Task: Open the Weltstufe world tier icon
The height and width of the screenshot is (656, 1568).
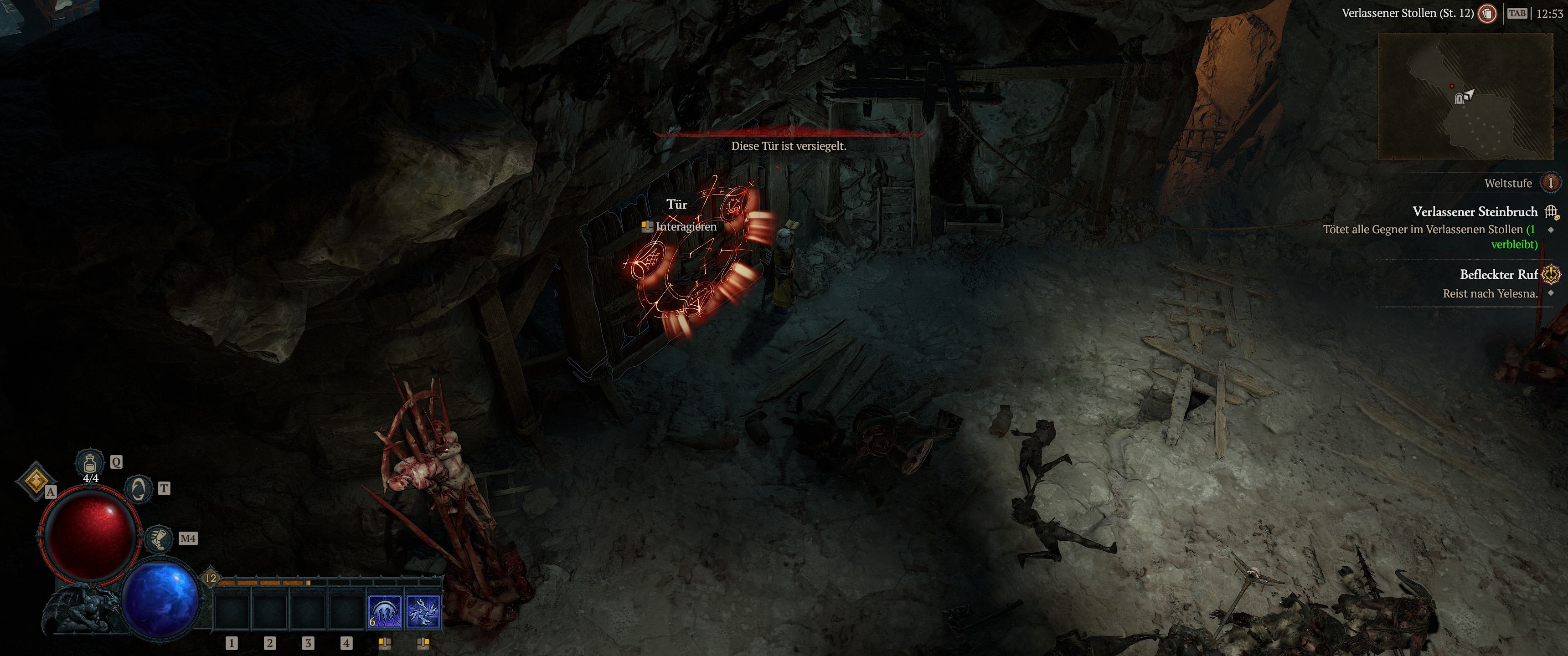Action: tap(1550, 183)
